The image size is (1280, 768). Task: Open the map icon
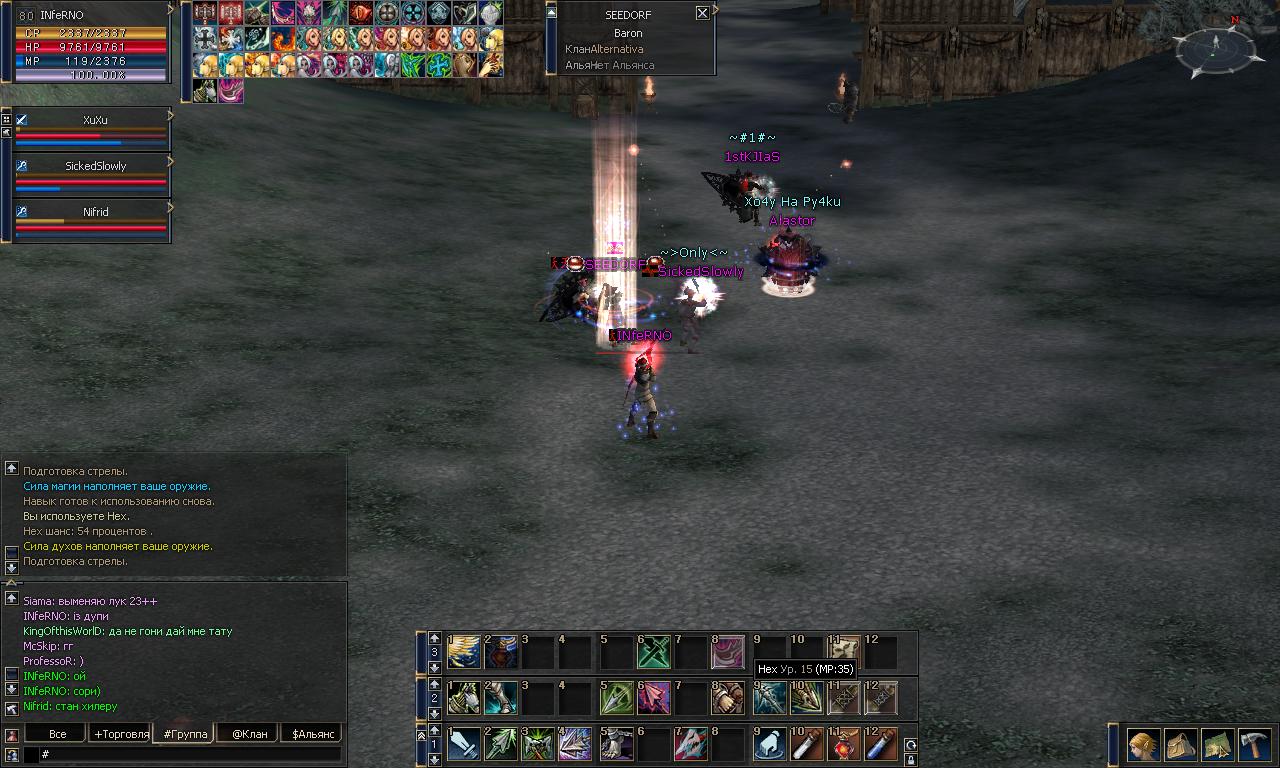(1218, 745)
